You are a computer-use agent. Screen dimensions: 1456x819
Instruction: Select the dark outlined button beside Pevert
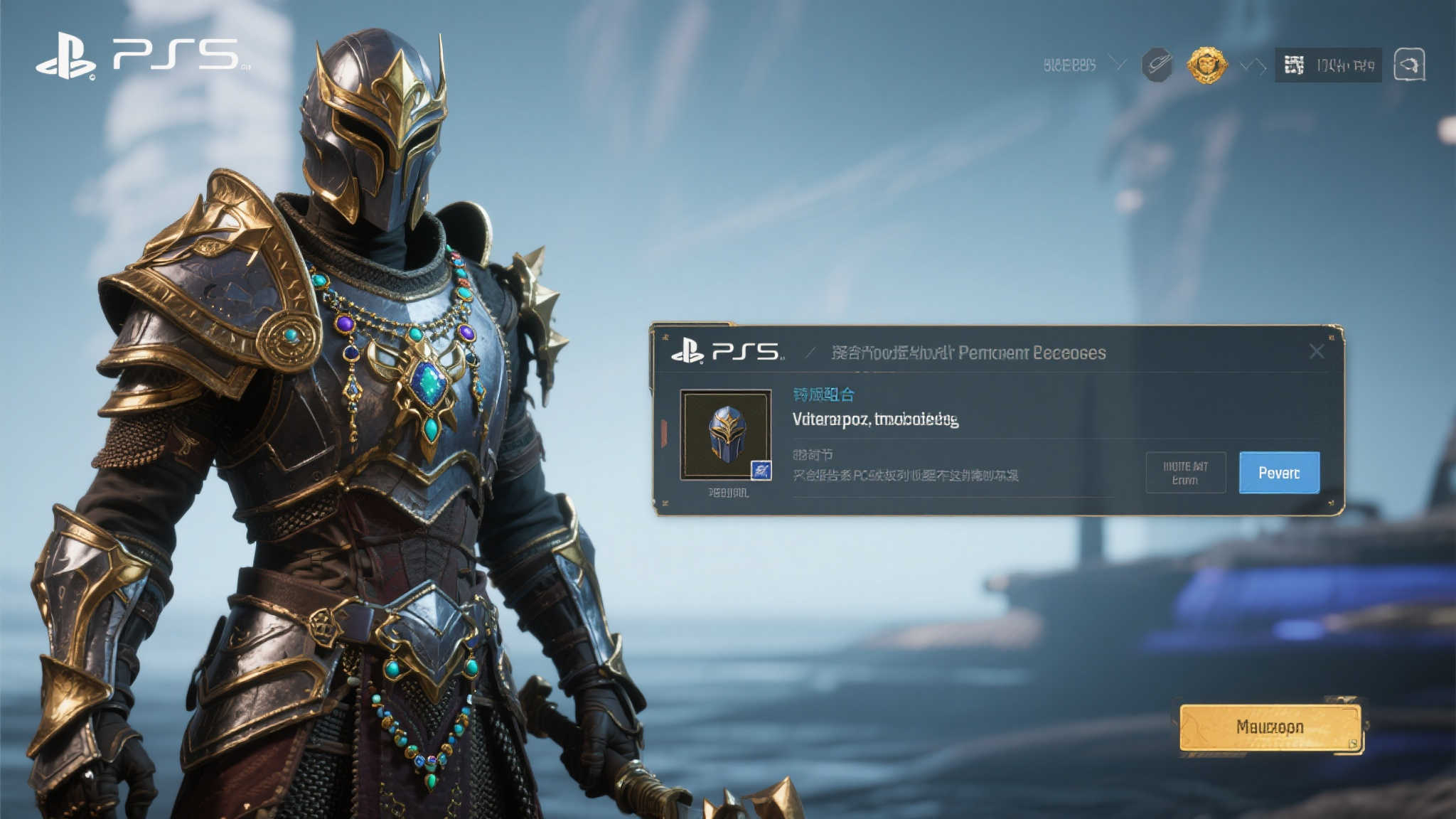coord(1185,473)
